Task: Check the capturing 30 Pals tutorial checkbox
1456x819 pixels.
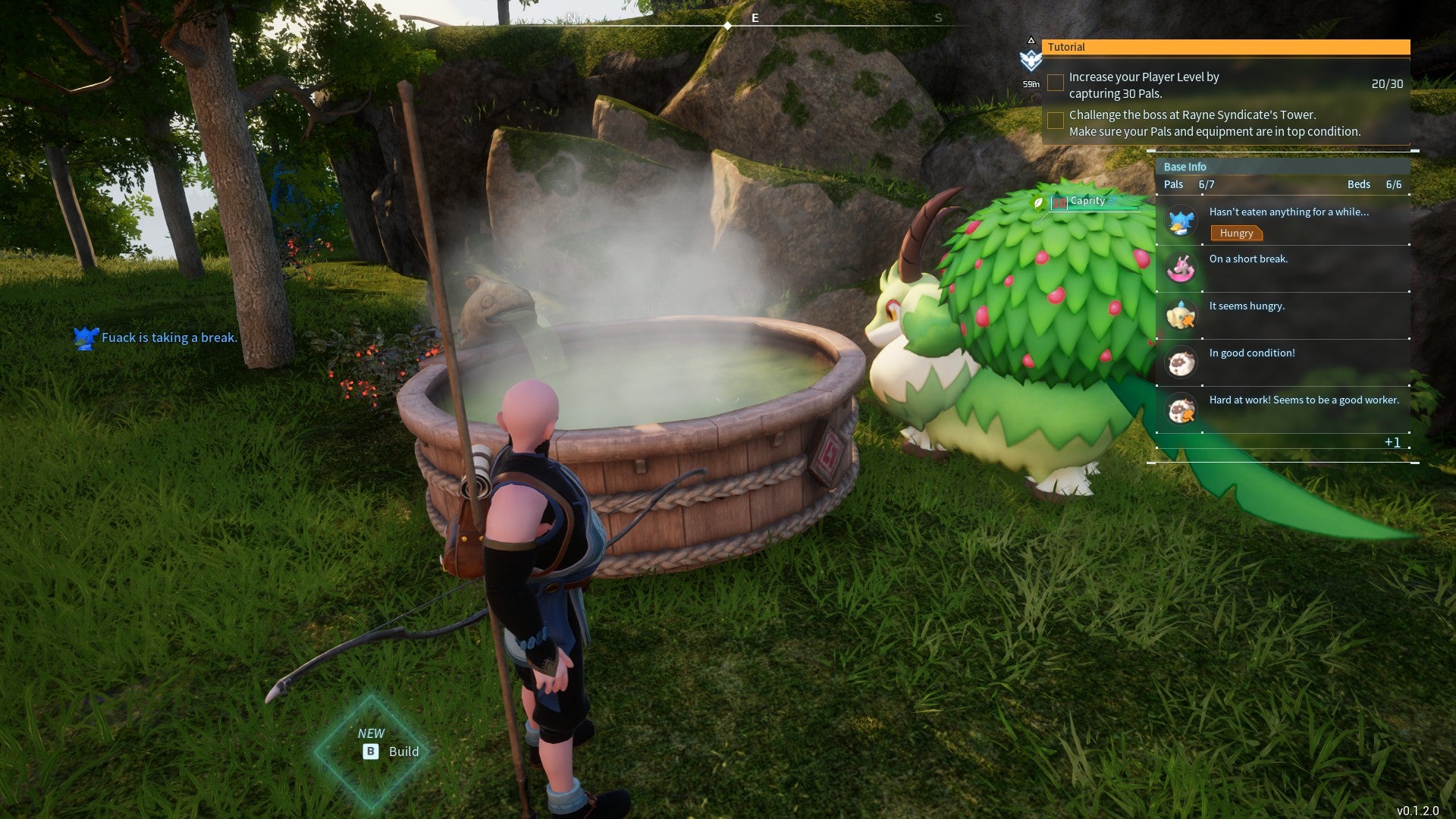Action: pos(1055,82)
